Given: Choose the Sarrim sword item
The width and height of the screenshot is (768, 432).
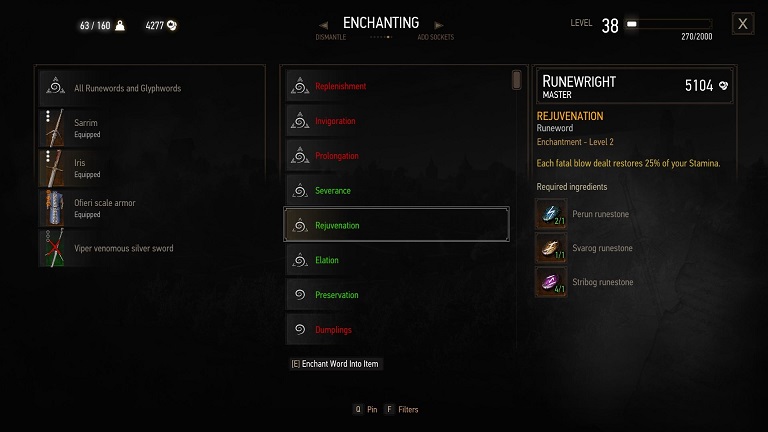Looking at the screenshot, I should tap(150, 128).
